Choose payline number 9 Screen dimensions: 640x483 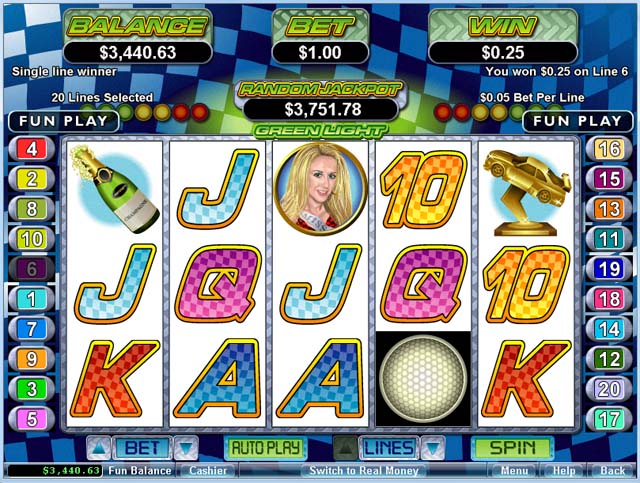pyautogui.click(x=32, y=358)
